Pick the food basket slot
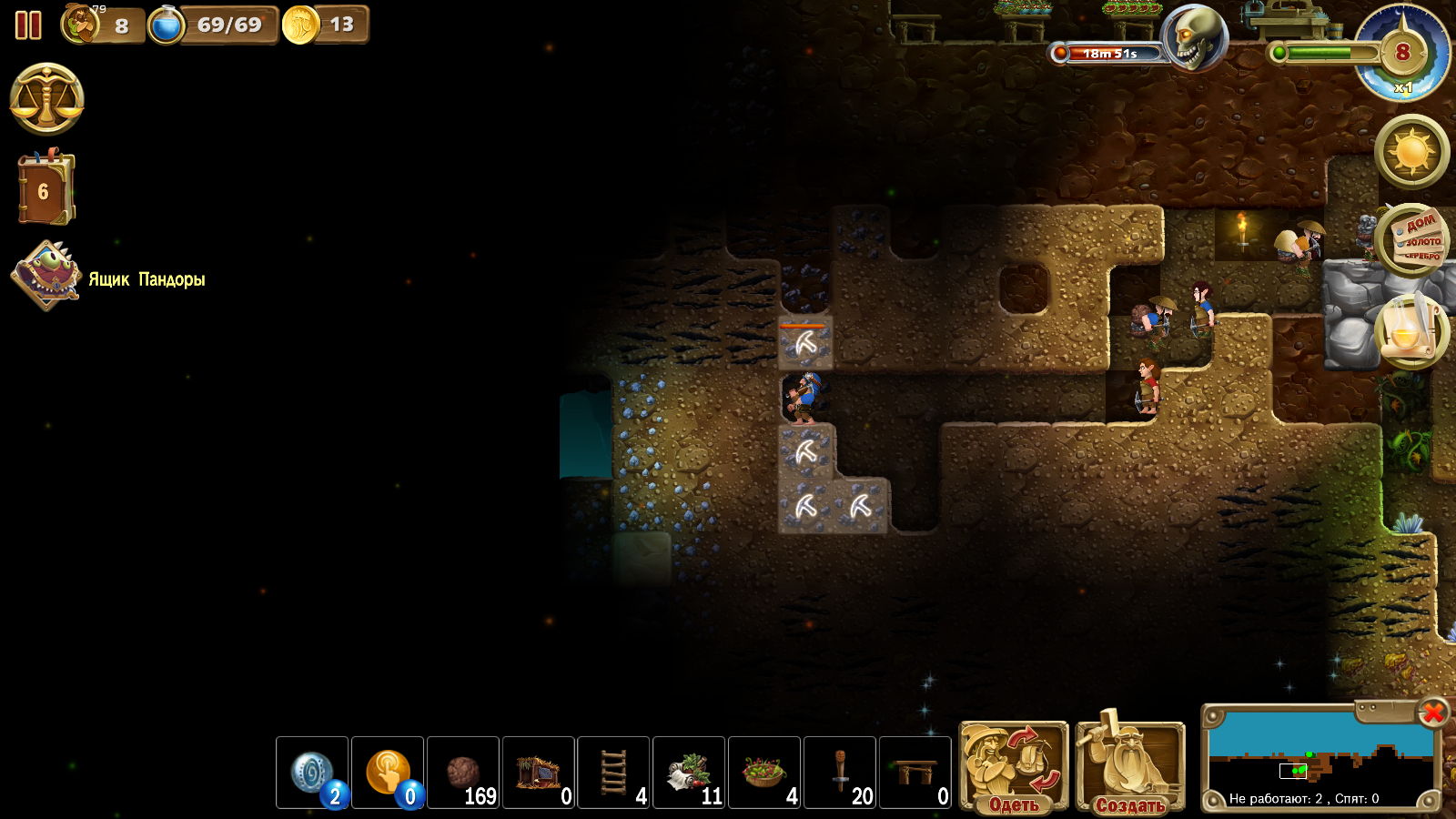Image resolution: width=1456 pixels, height=819 pixels. pyautogui.click(x=764, y=773)
